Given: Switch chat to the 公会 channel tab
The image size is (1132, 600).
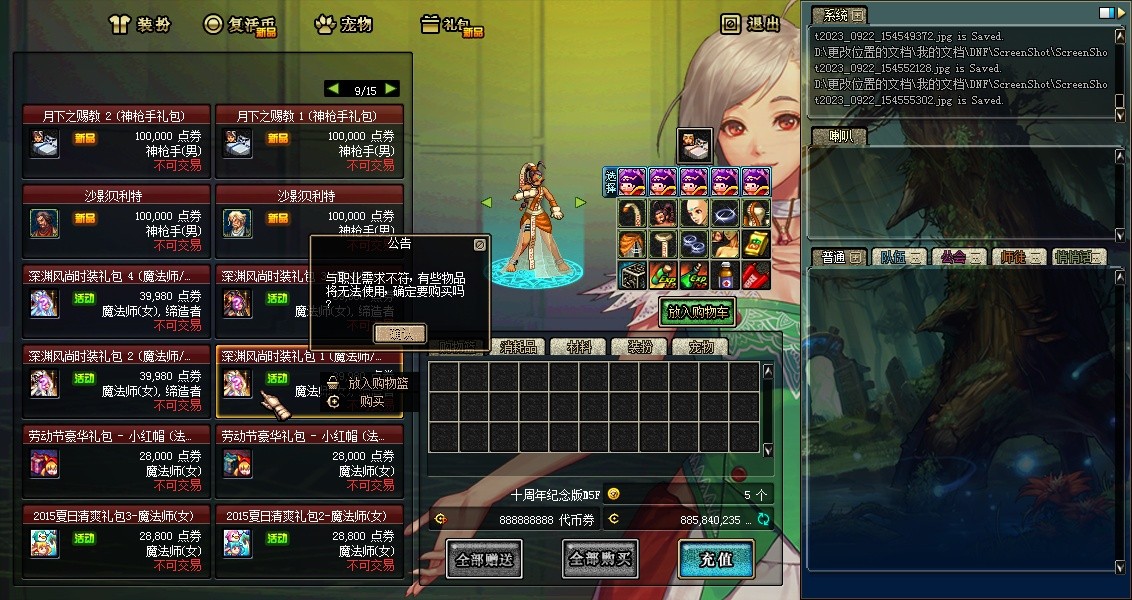Looking at the screenshot, I should pyautogui.click(x=957, y=257).
